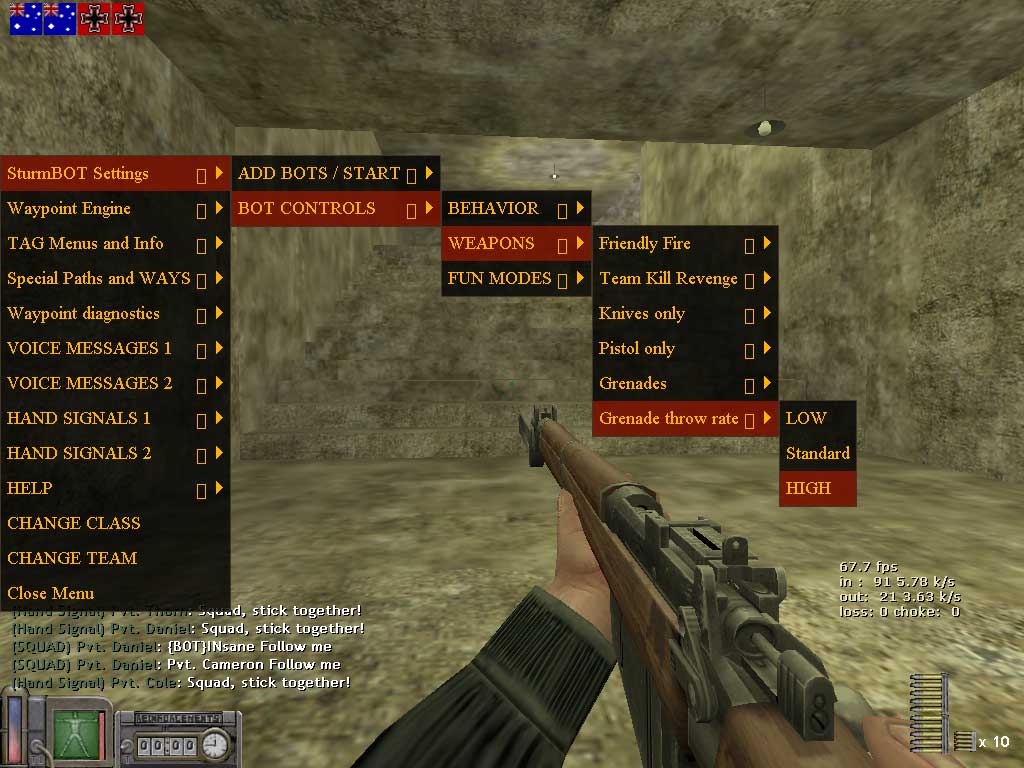The width and height of the screenshot is (1024, 768).
Task: Click Close Menu
Action: click(51, 594)
